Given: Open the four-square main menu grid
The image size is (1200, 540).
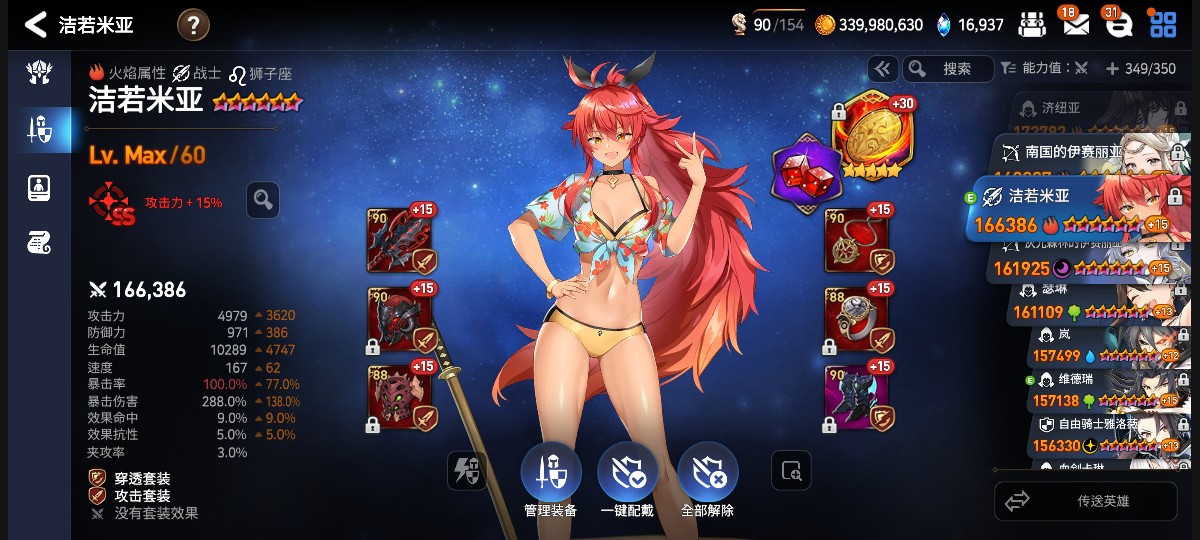Looking at the screenshot, I should pos(1163,24).
